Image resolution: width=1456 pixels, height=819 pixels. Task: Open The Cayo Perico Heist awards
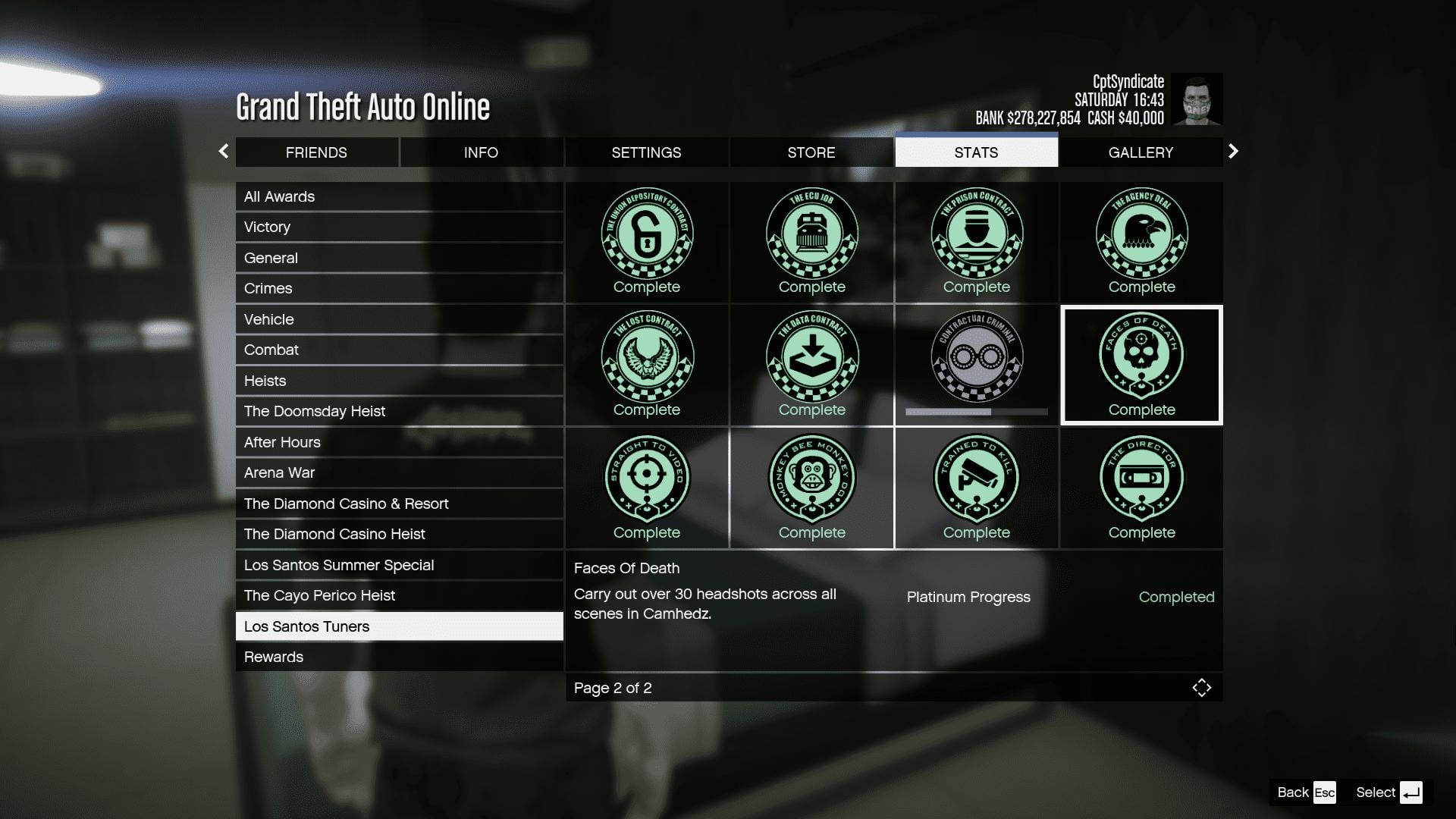[x=399, y=595]
